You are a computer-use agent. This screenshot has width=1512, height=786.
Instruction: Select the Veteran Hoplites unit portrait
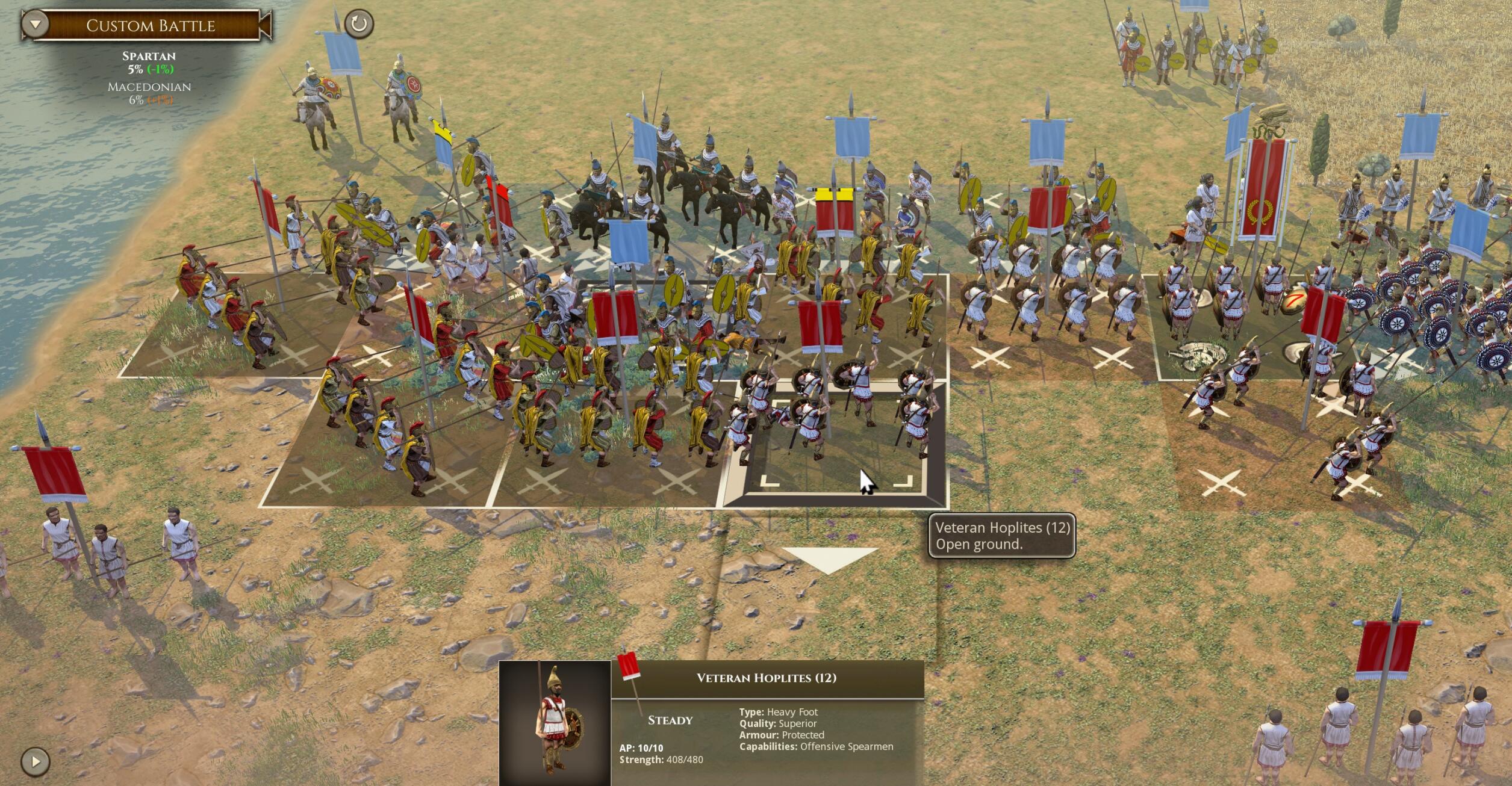tap(555, 723)
